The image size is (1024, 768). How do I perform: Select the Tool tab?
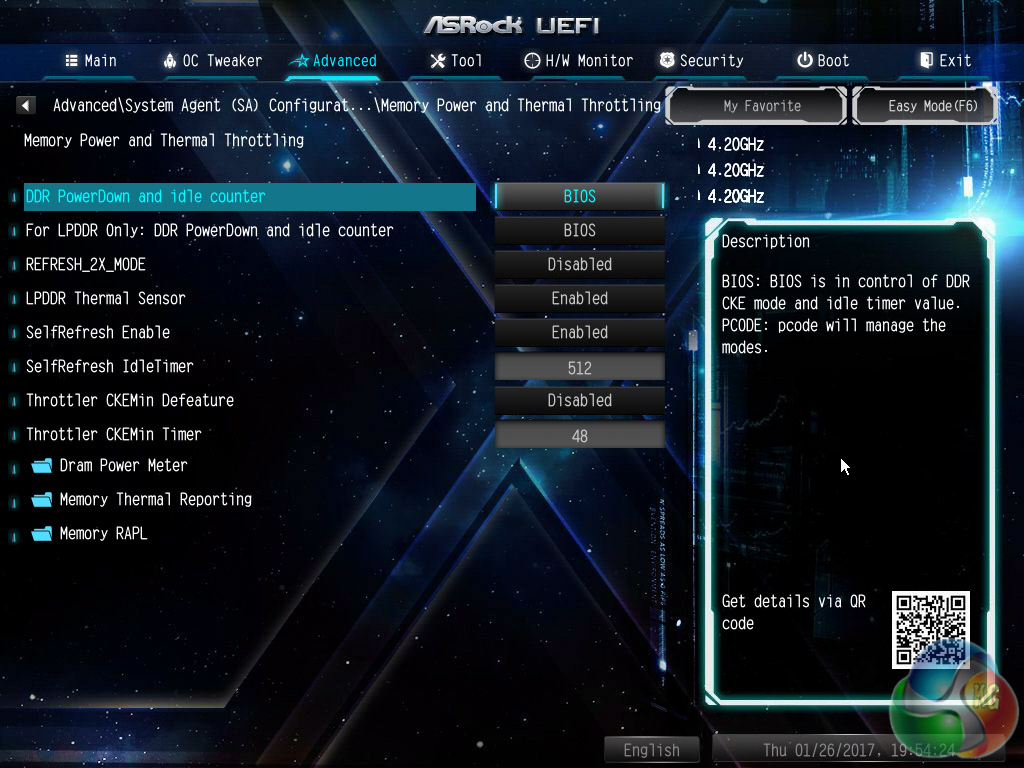point(456,61)
